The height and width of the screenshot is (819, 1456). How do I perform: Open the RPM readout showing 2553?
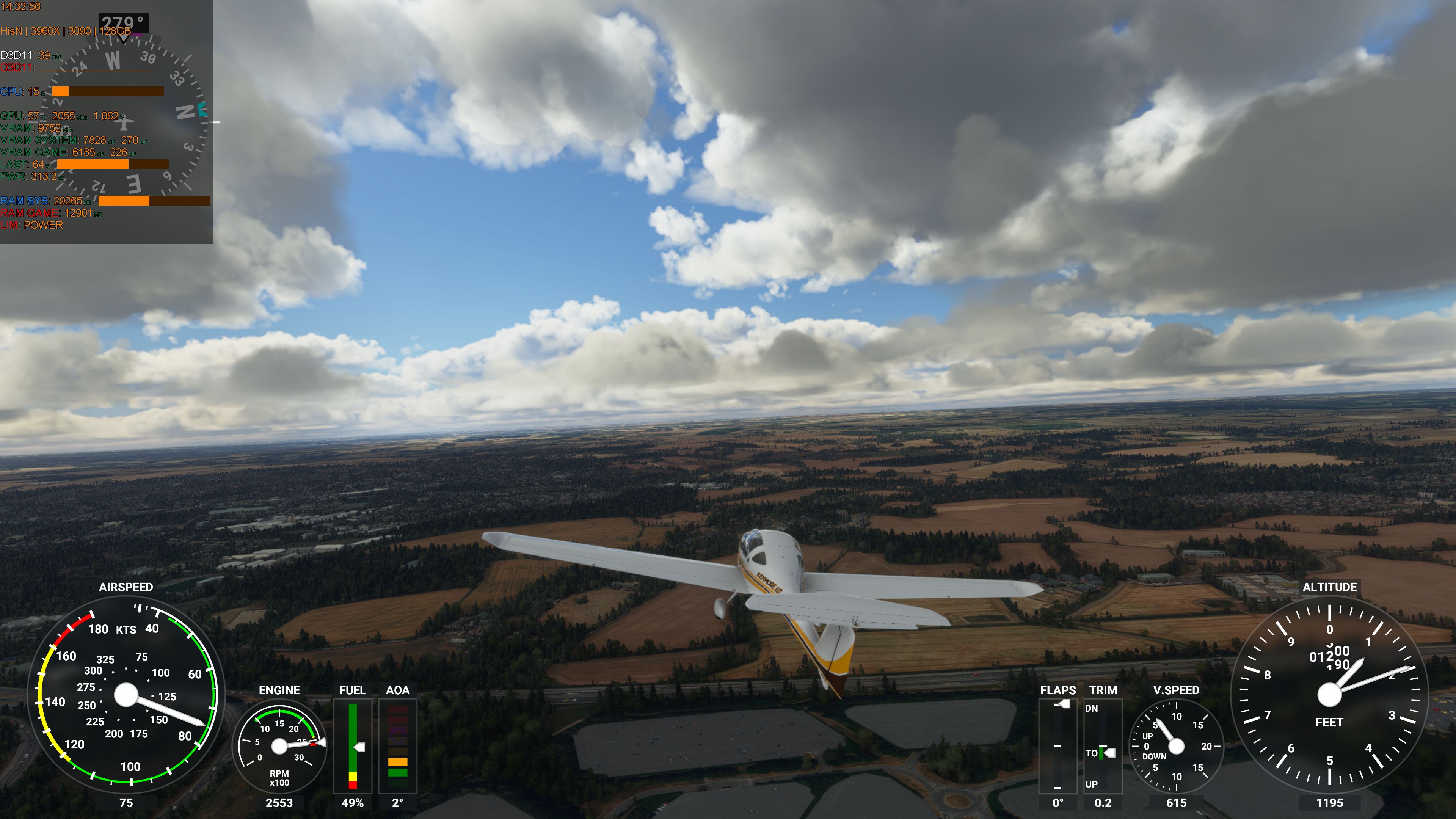tap(281, 802)
